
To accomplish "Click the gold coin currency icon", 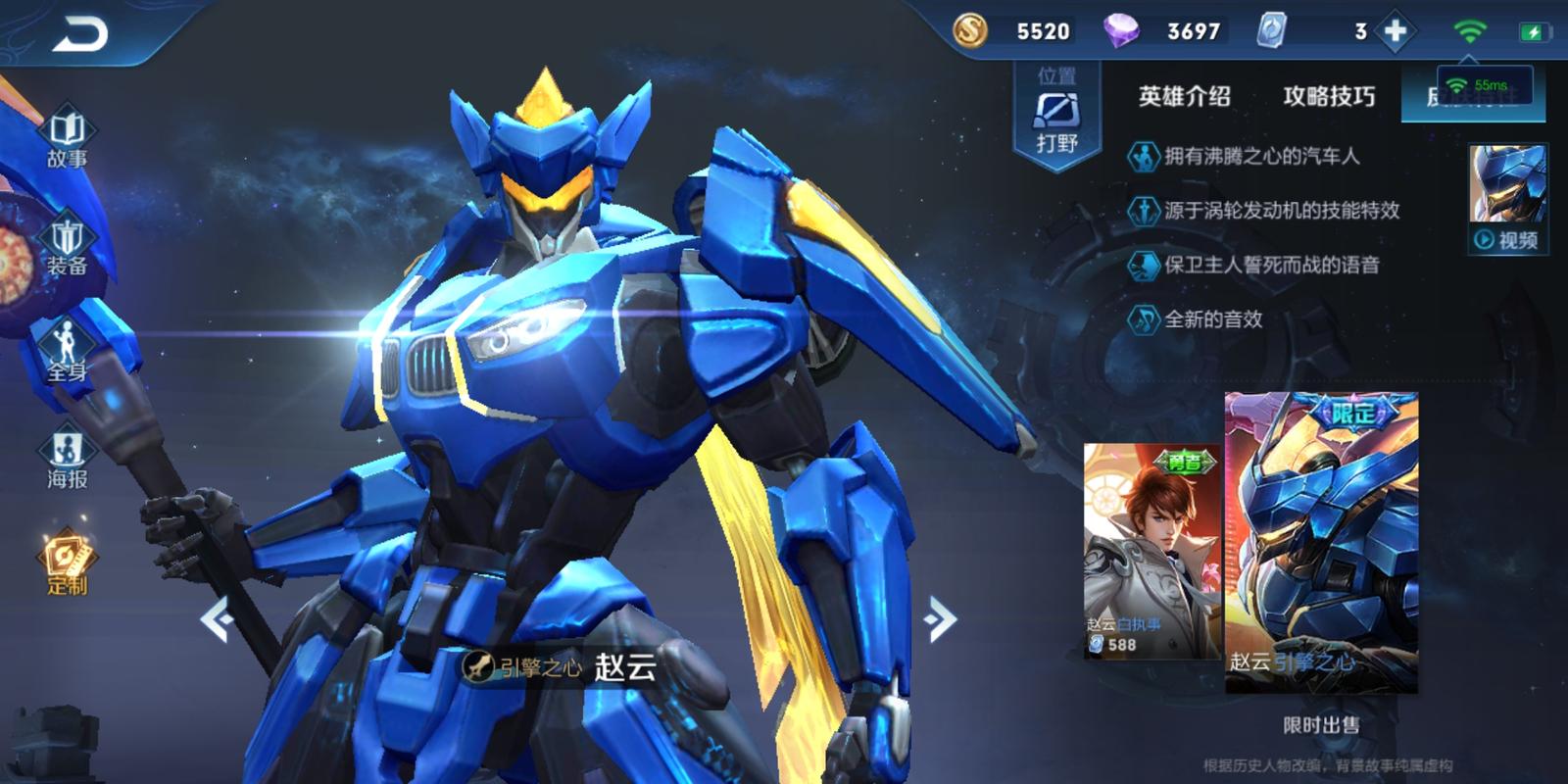I will coord(970,31).
